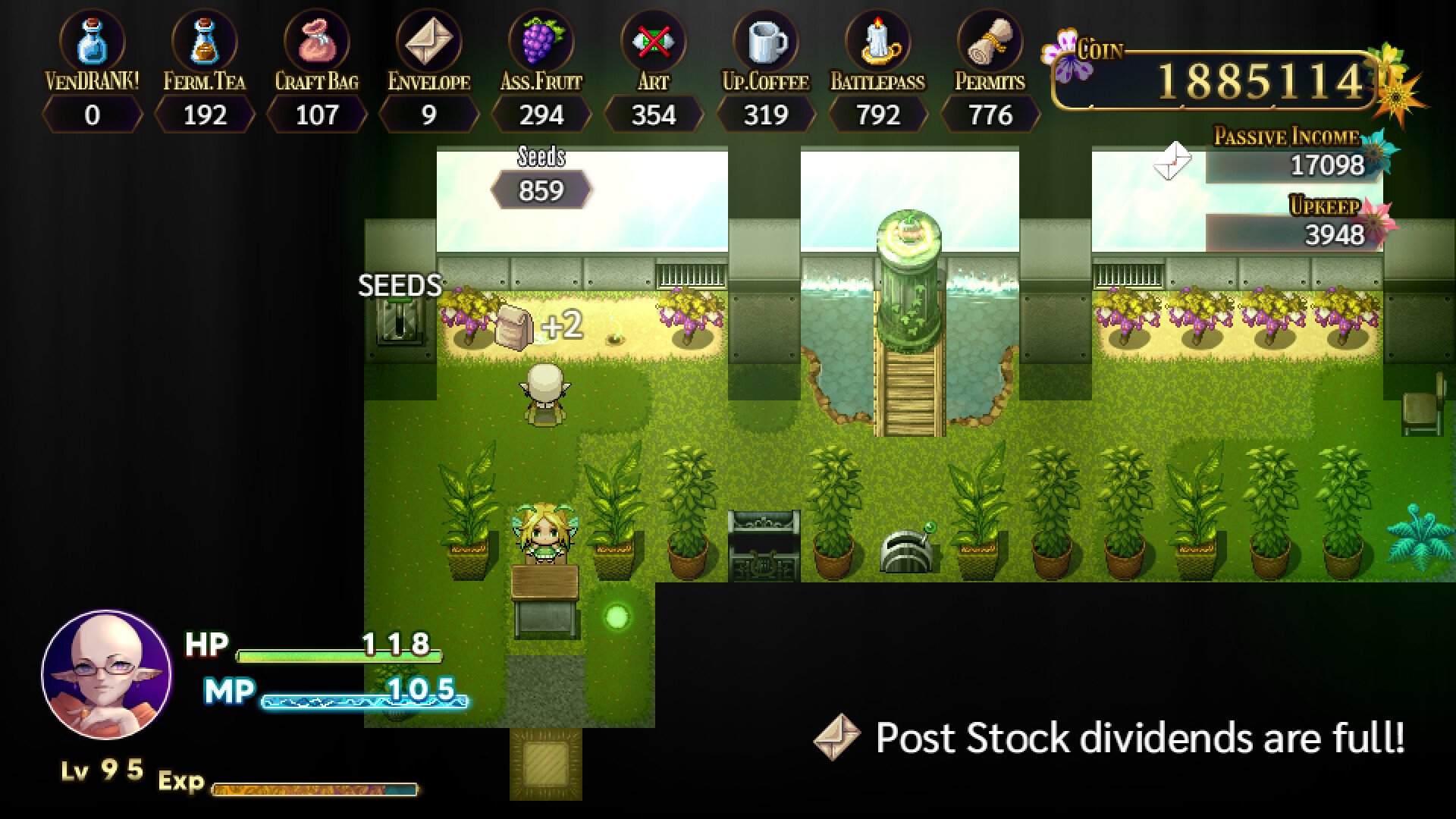Select the Up.Coffee mug icon
Screen dimensions: 1456x819
(x=765, y=42)
